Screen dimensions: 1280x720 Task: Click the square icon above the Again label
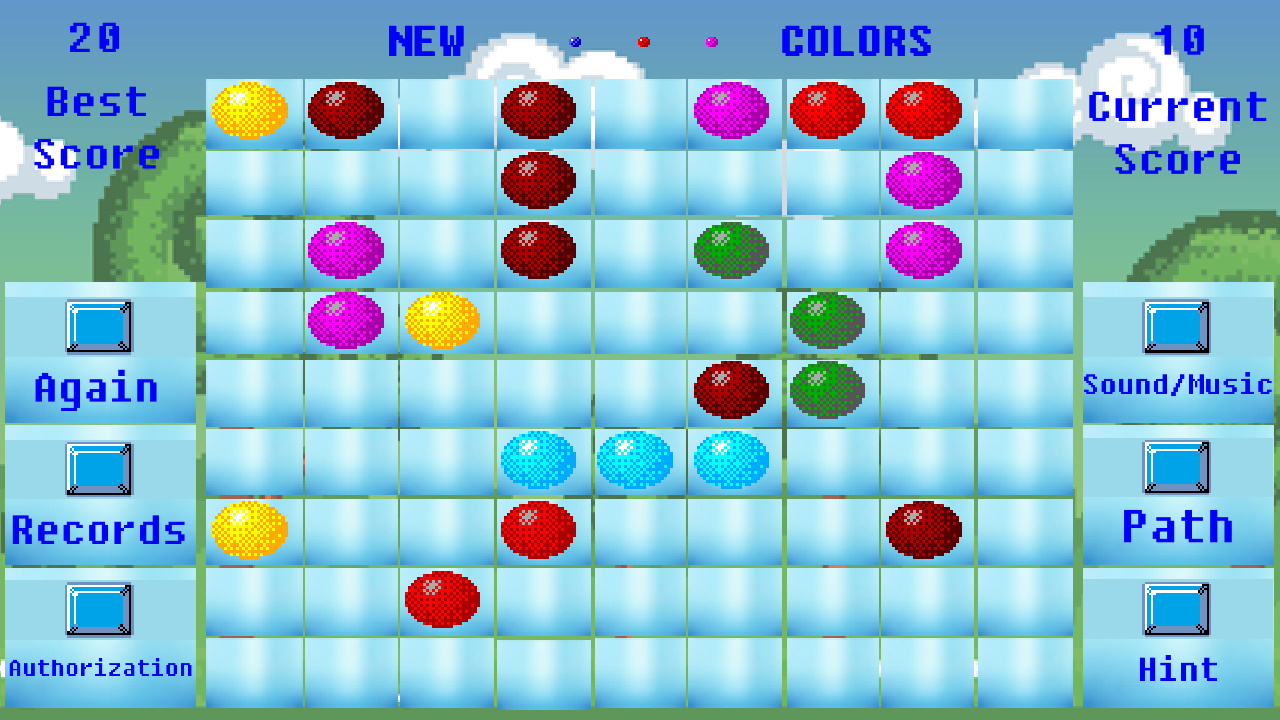99,325
